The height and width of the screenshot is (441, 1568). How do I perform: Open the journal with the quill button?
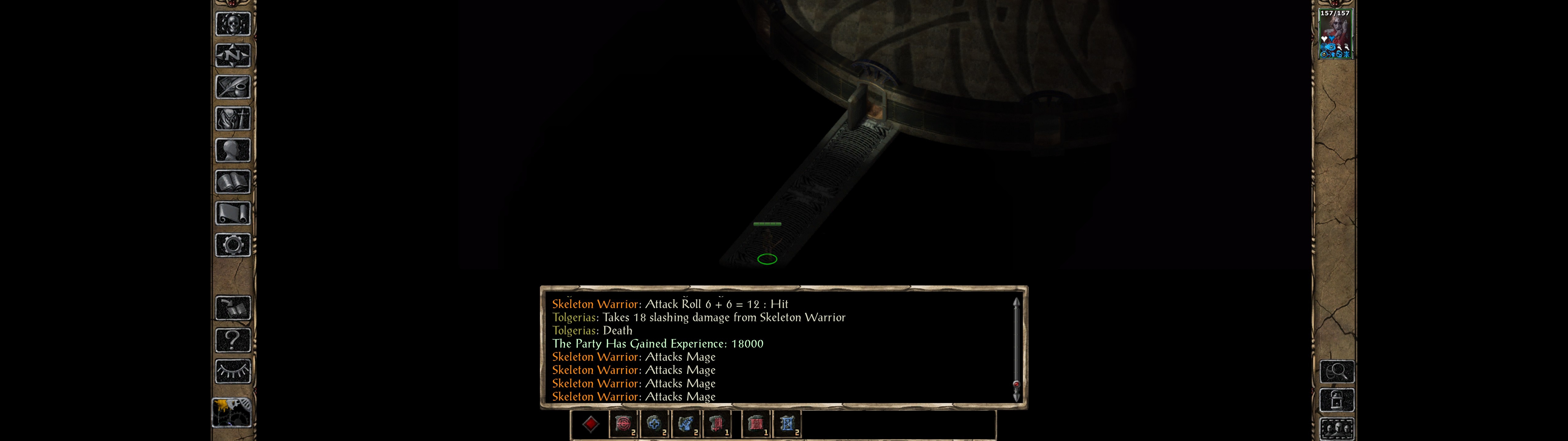[232, 87]
